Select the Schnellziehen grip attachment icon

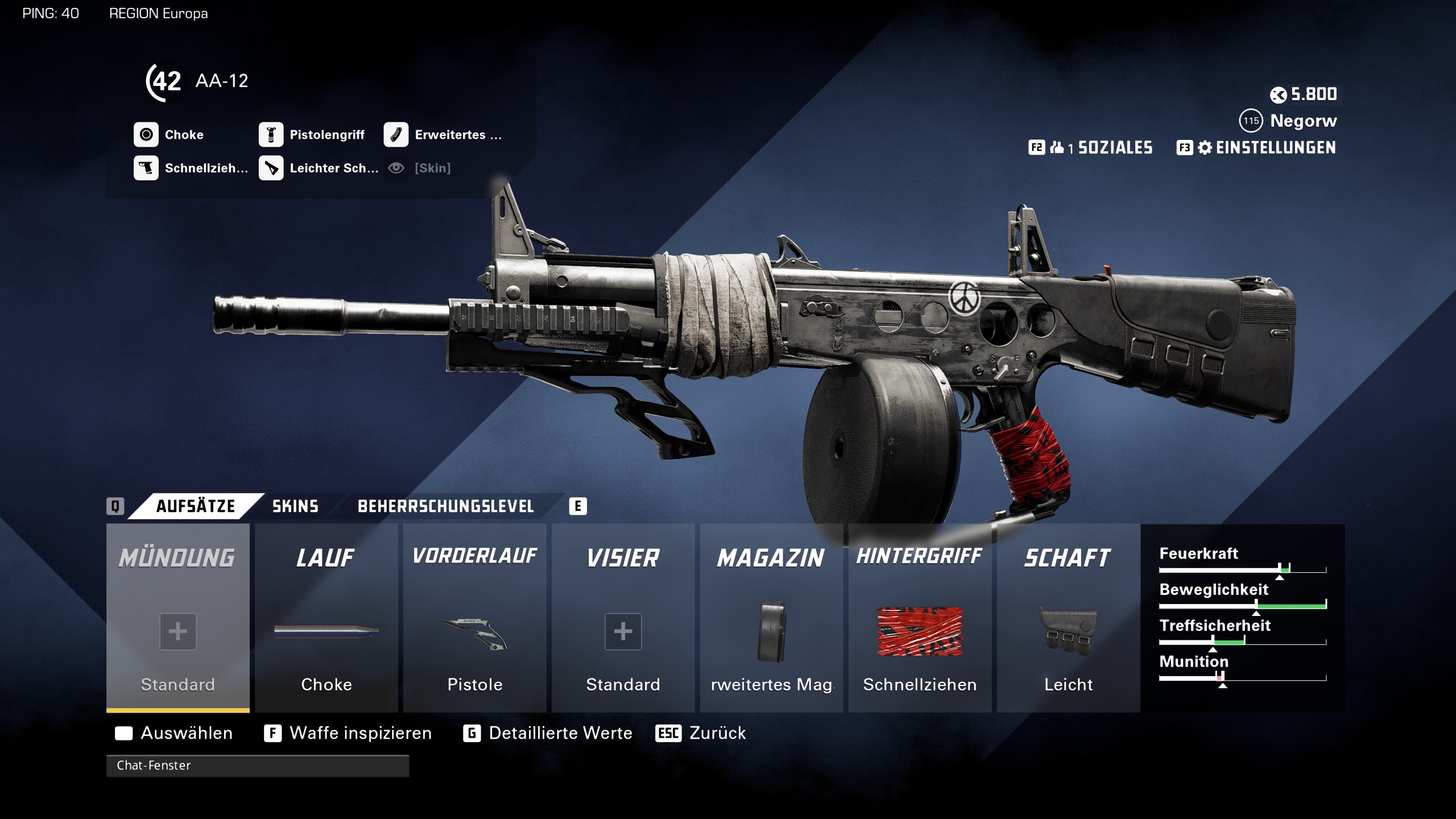[x=147, y=168]
